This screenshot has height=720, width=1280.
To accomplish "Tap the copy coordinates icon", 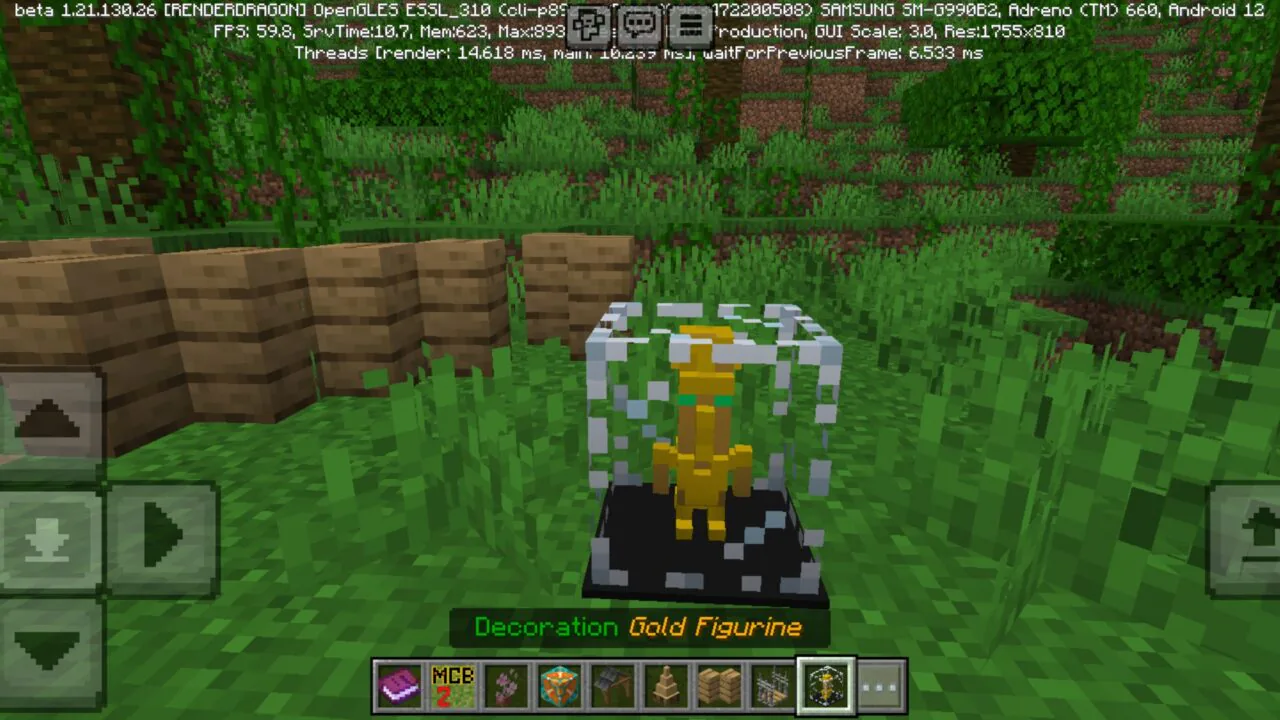I will point(589,25).
